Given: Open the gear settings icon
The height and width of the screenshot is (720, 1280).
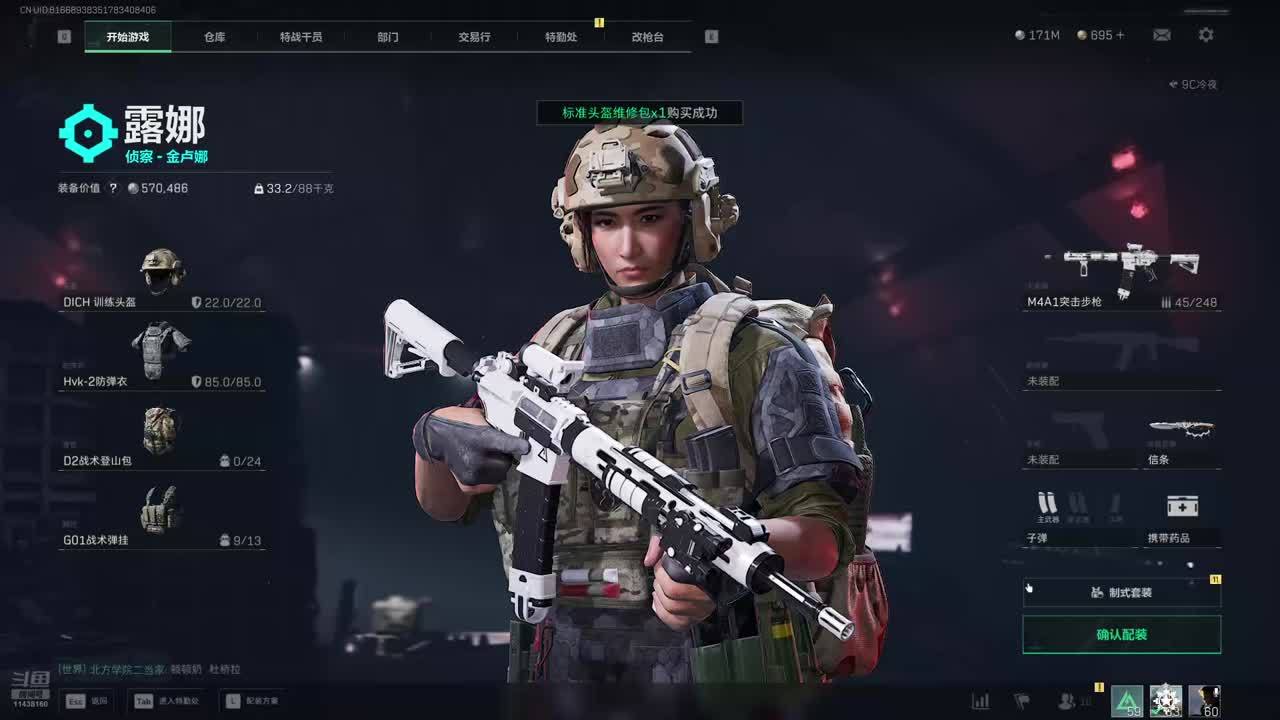Looking at the screenshot, I should coord(1206,35).
